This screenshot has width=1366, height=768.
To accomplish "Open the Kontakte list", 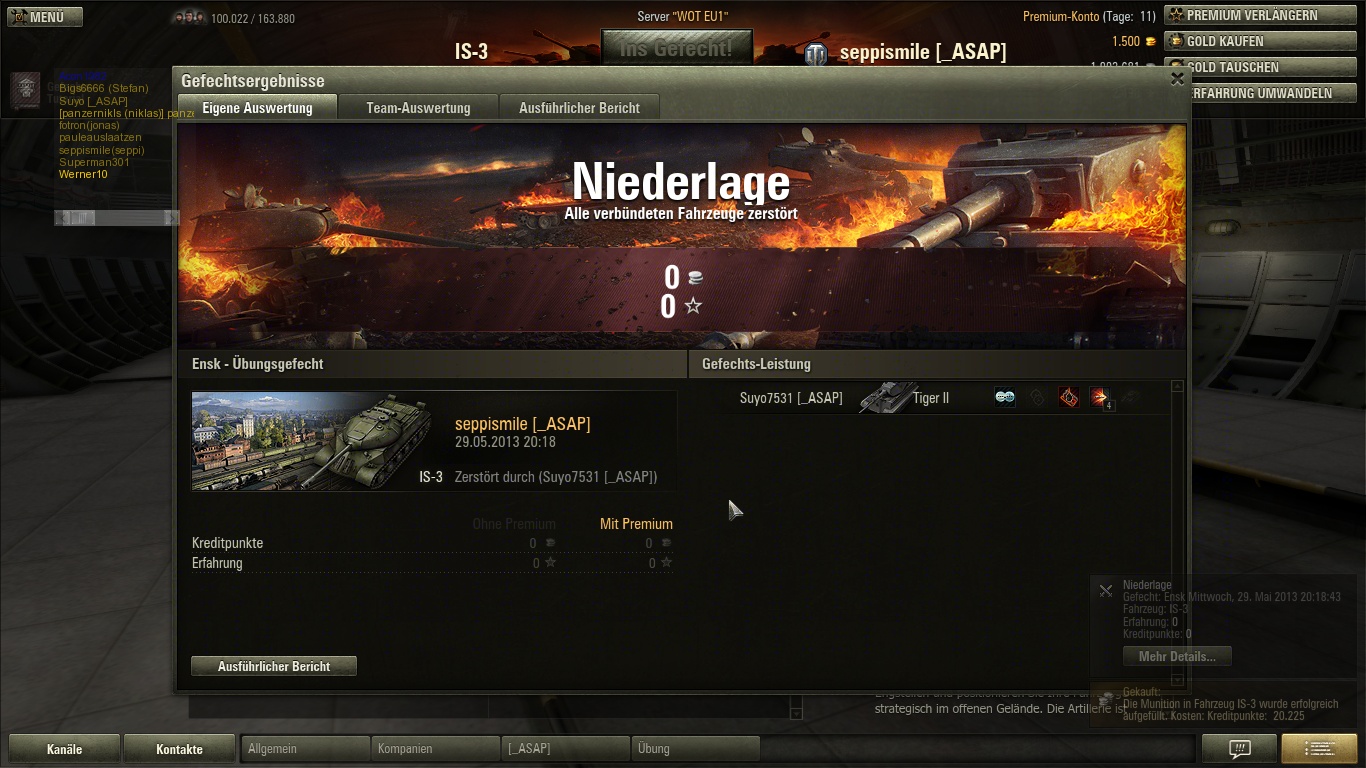I will [x=179, y=749].
